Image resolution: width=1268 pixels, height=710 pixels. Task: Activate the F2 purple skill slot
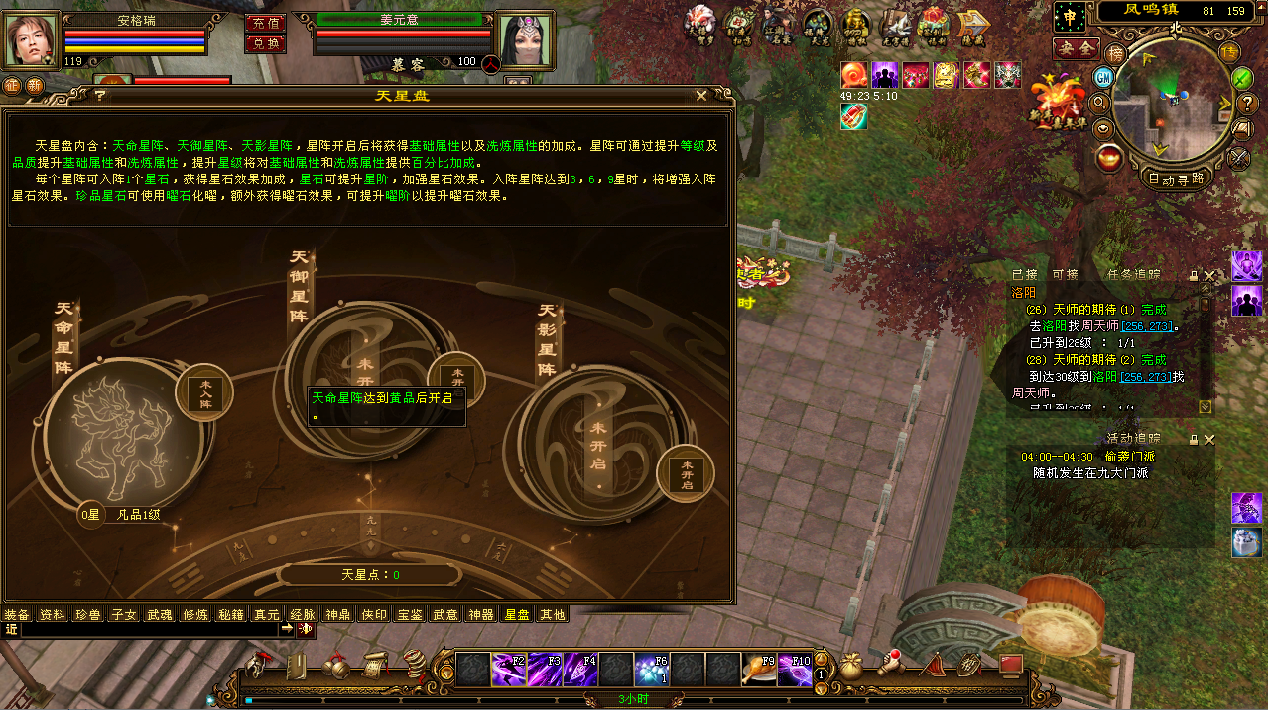point(508,668)
